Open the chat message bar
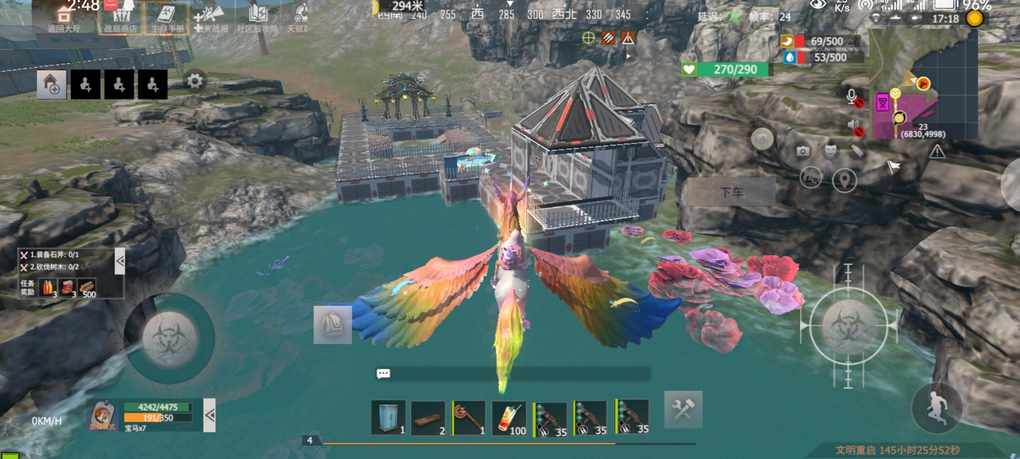 pyautogui.click(x=512, y=373)
